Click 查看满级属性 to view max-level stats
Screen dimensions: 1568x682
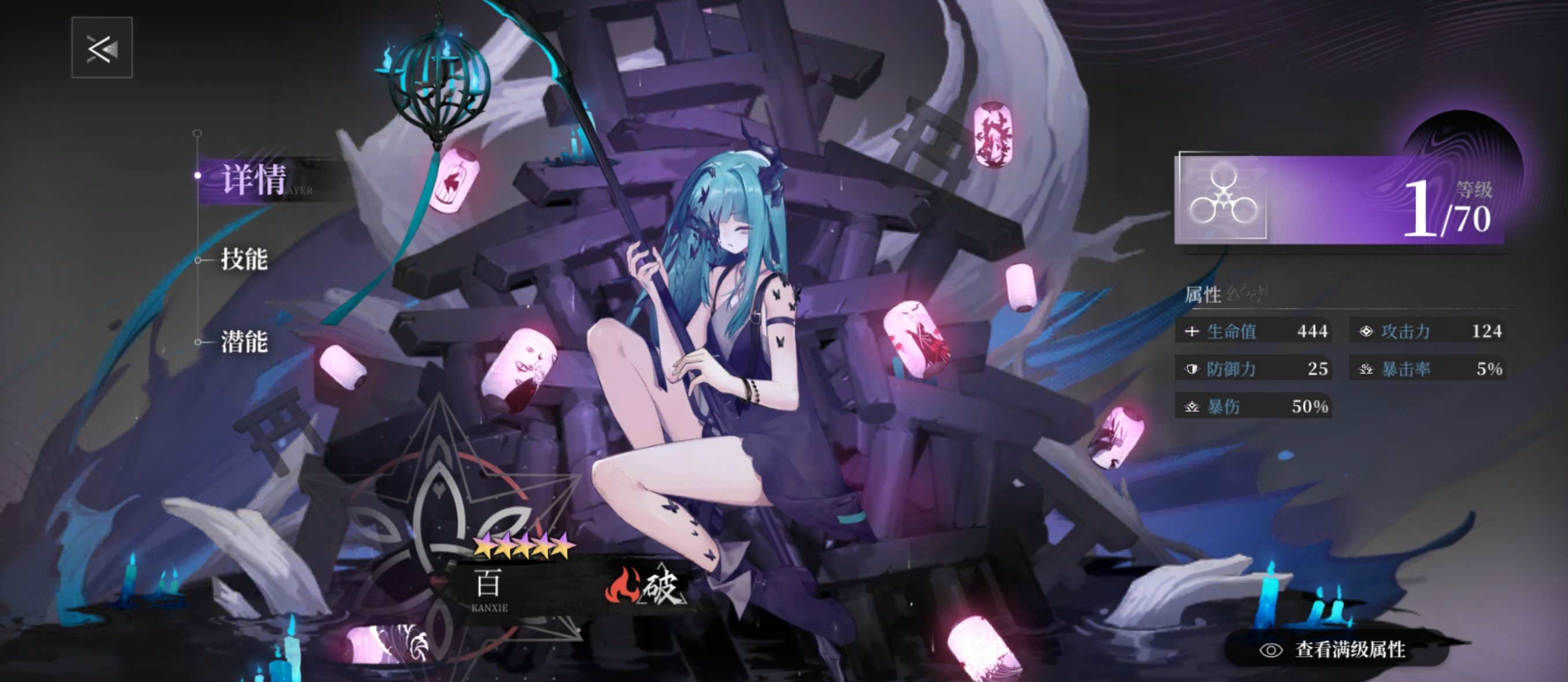point(1337,650)
